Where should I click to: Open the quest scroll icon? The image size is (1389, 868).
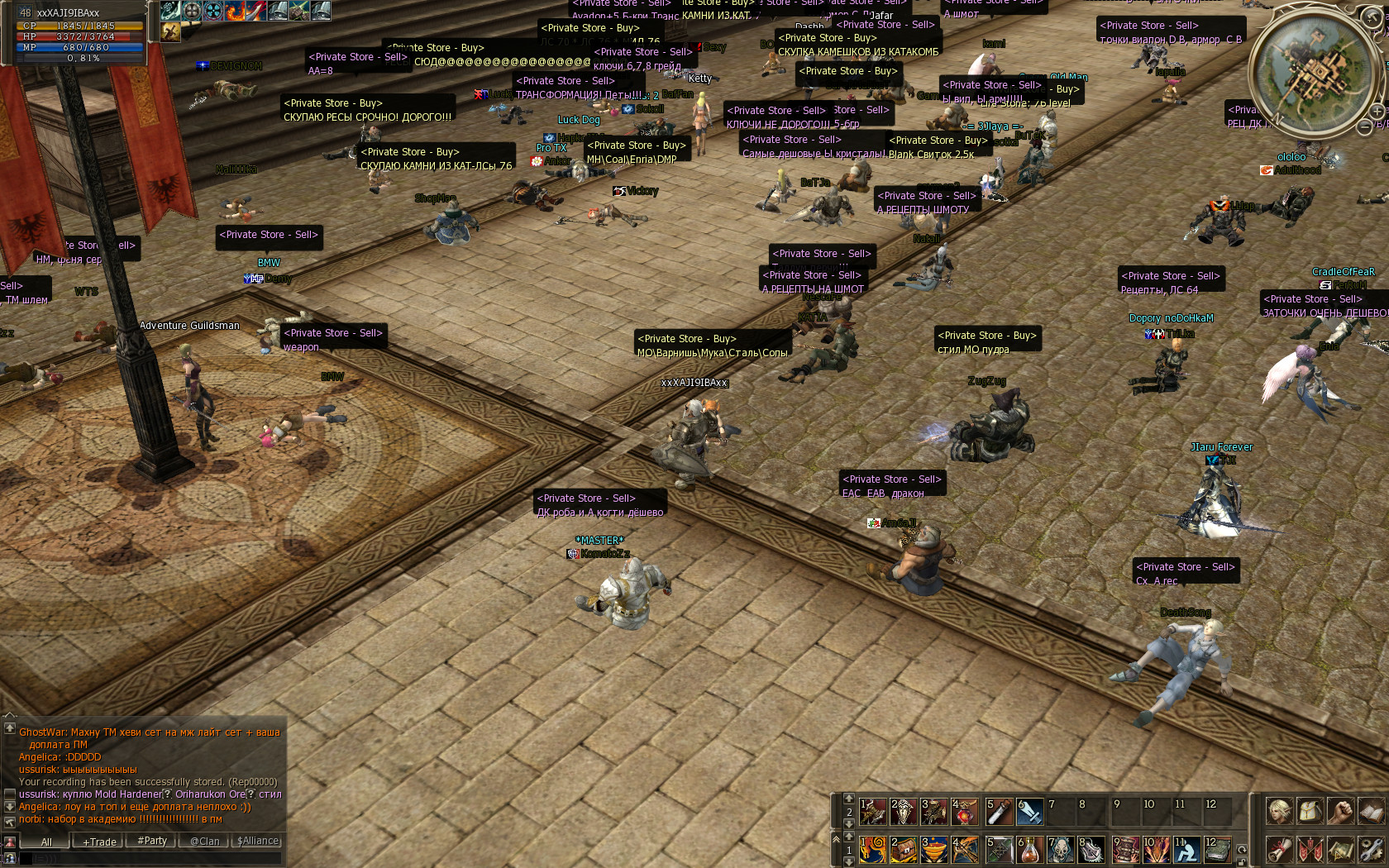[x=1279, y=849]
